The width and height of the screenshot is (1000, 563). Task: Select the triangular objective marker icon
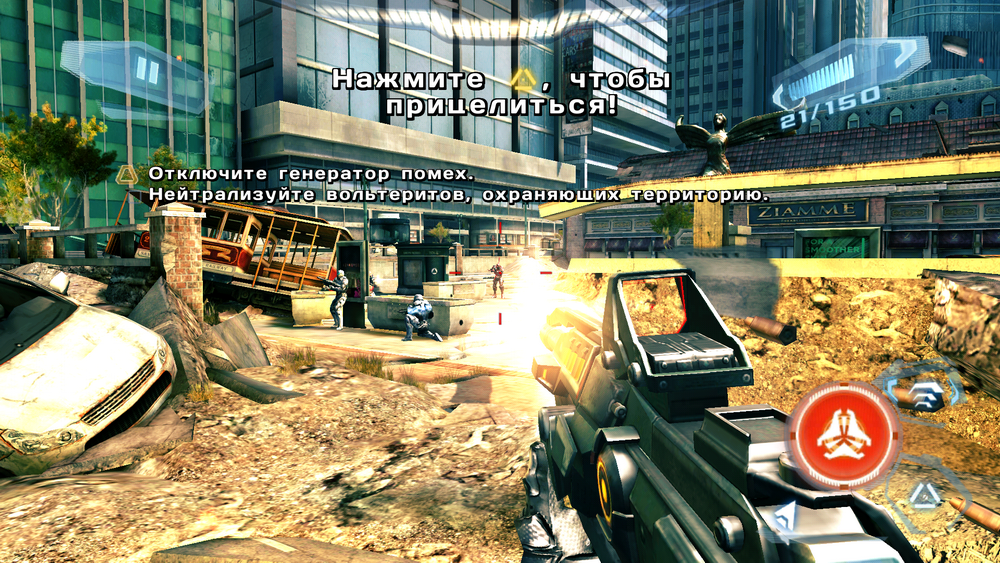click(127, 175)
